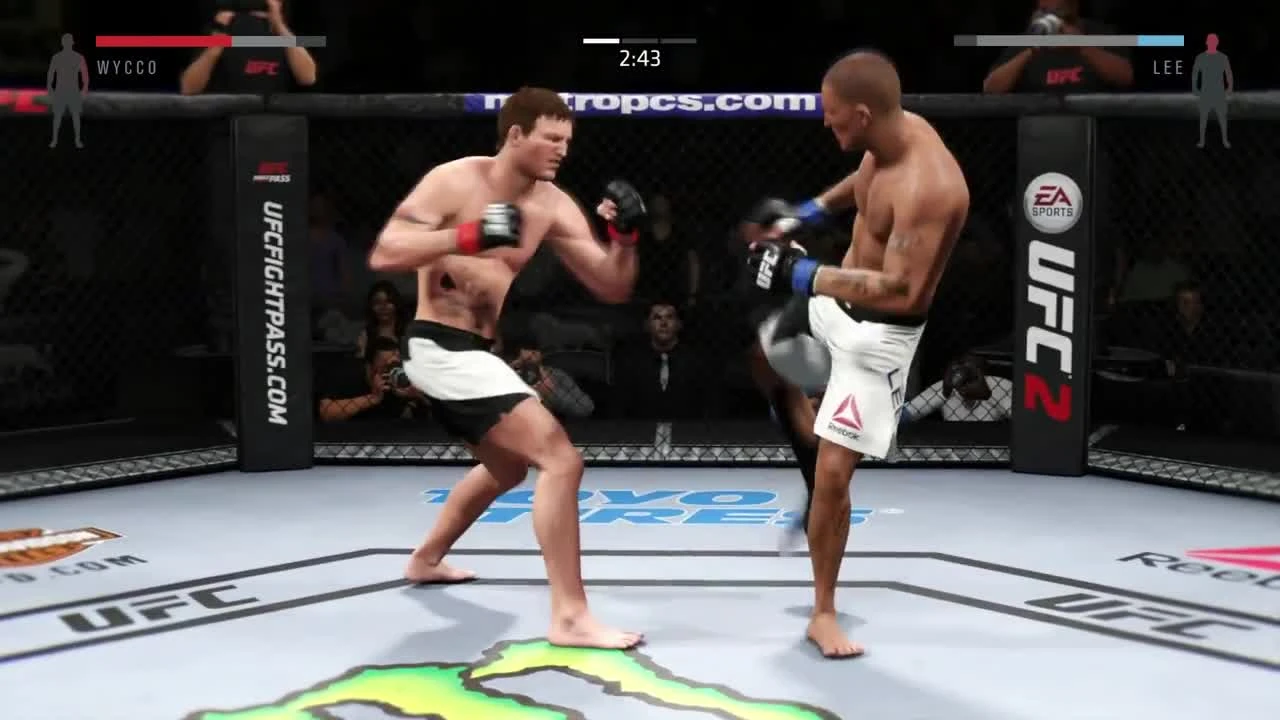1280x720 pixels.
Task: Toggle WYCCO's health bar display
Action: [x=210, y=41]
